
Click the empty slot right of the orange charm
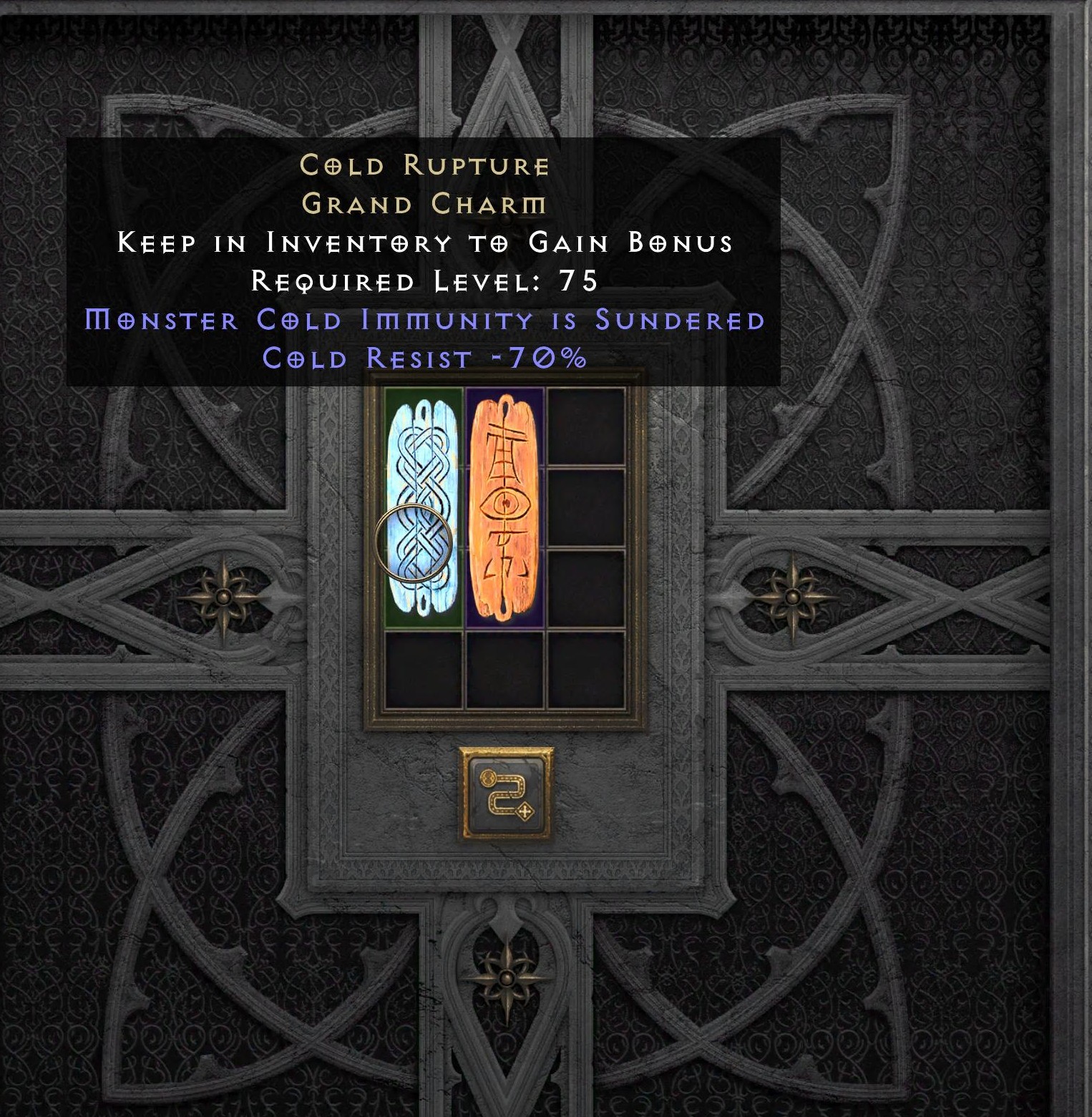coord(587,508)
